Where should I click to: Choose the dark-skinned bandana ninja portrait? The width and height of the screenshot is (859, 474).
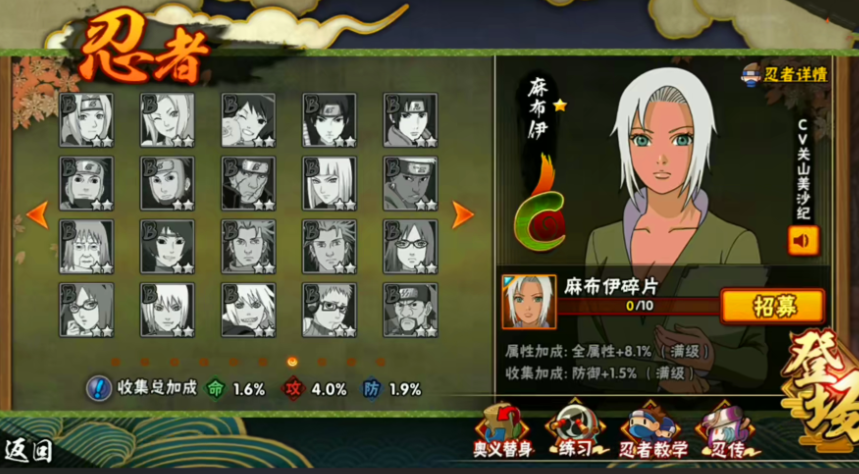point(410,183)
